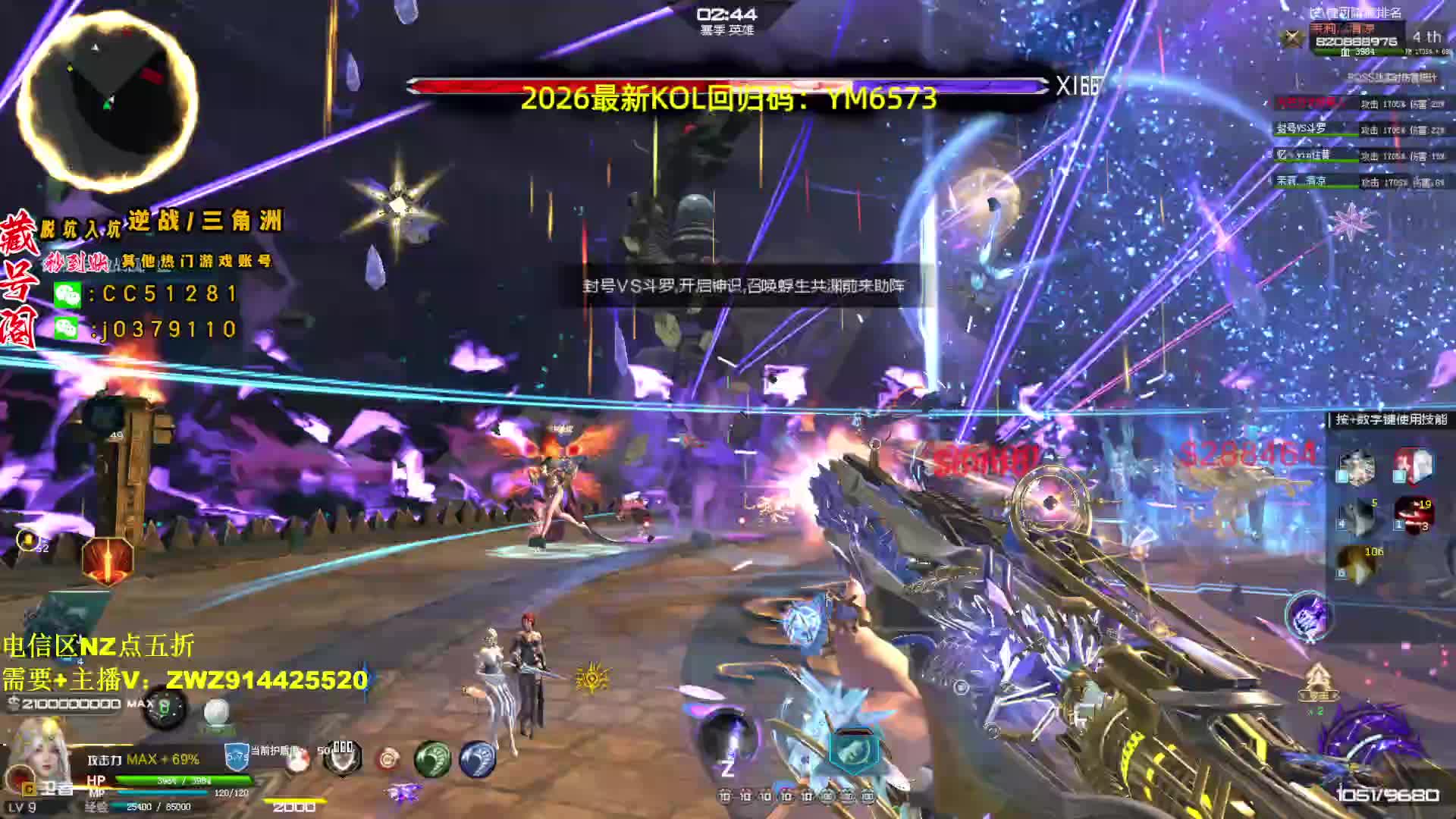Image resolution: width=1456 pixels, height=819 pixels.
Task: Click the red spiral coin icon
Action: tap(388, 758)
